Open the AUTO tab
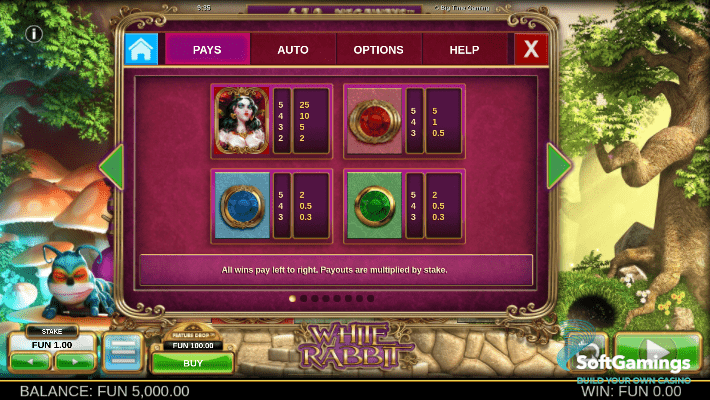The image size is (710, 400). (x=292, y=49)
